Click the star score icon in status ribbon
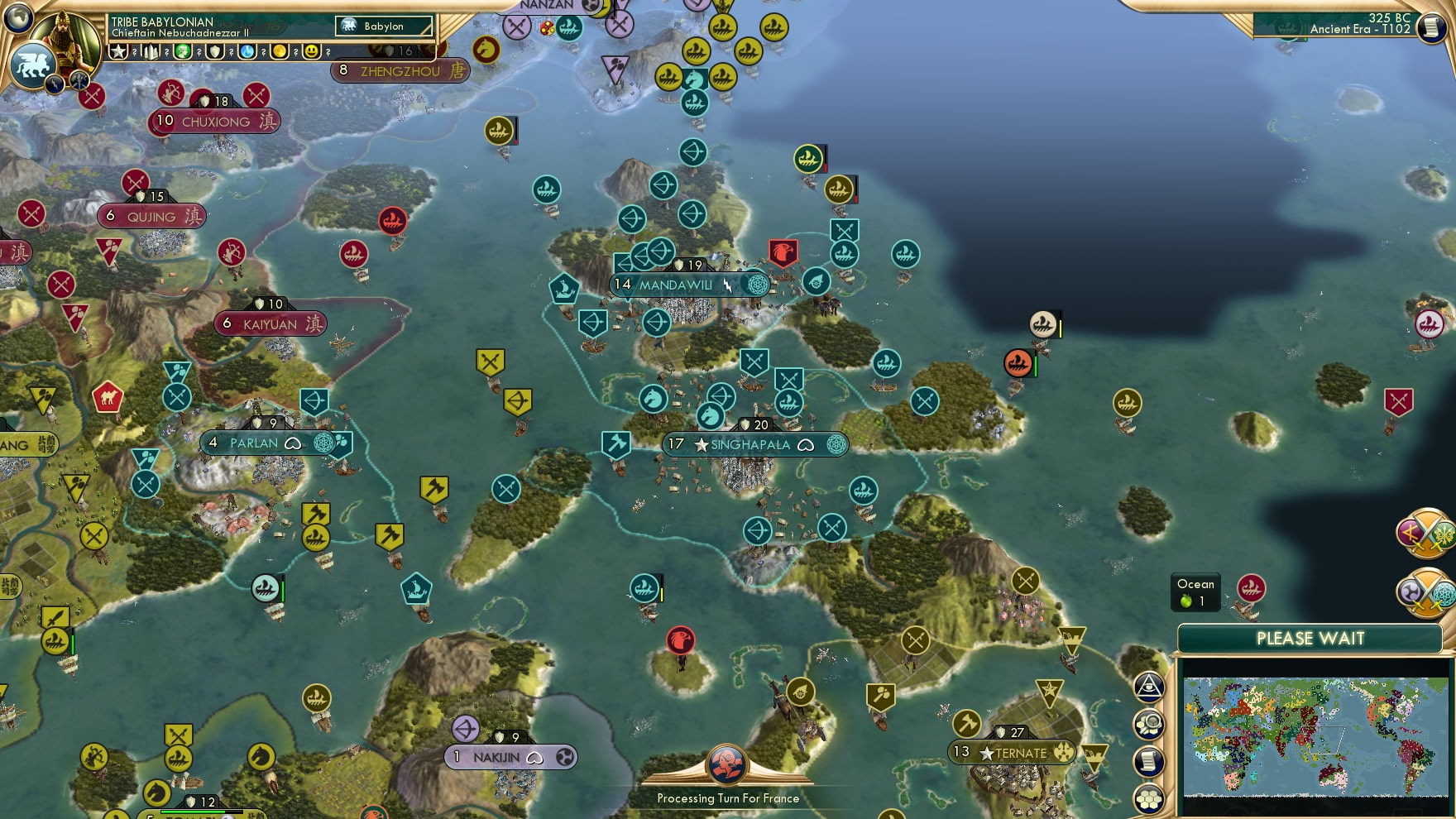Image resolution: width=1456 pixels, height=819 pixels. pos(117,51)
